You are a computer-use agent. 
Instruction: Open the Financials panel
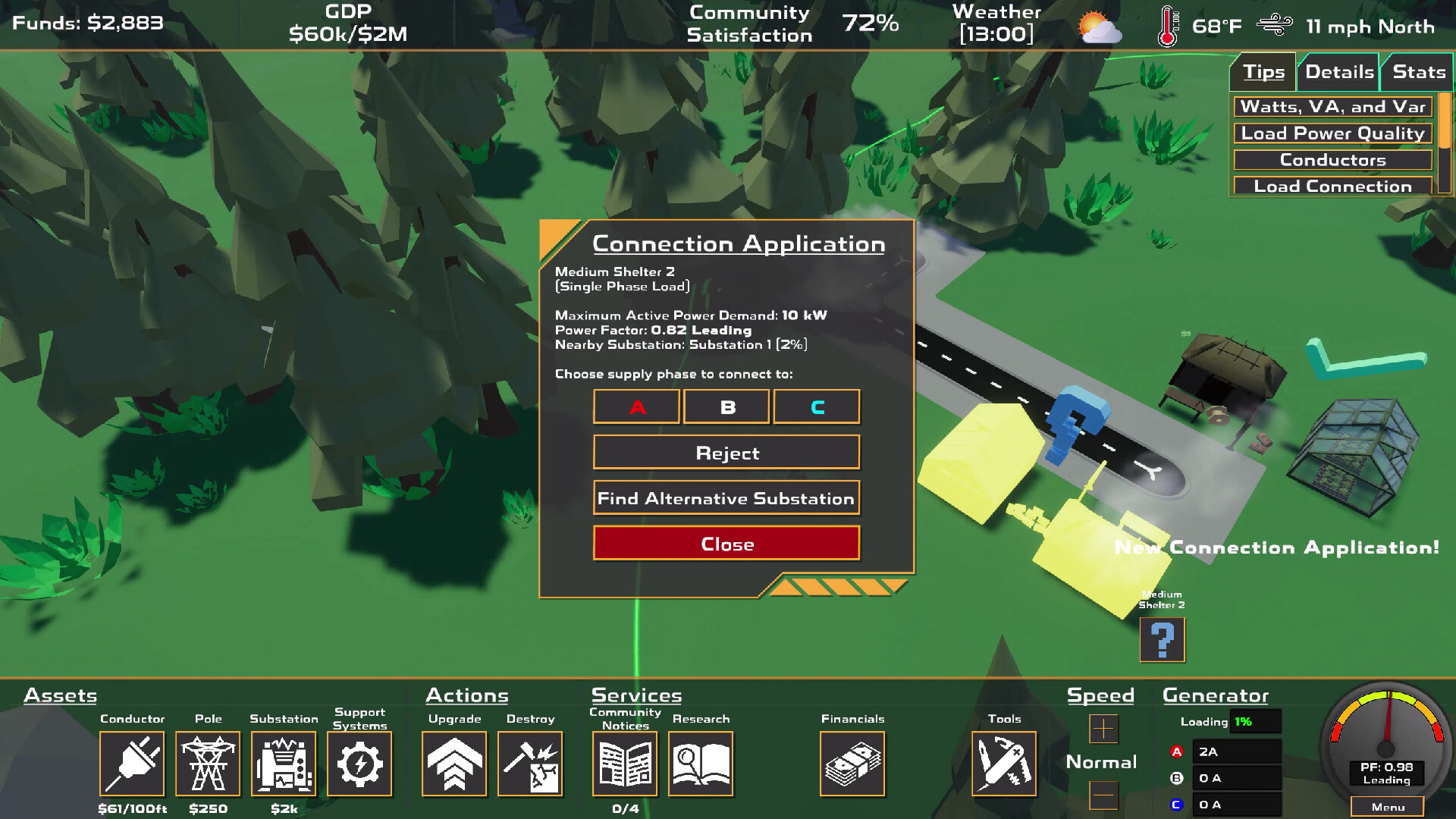click(852, 764)
